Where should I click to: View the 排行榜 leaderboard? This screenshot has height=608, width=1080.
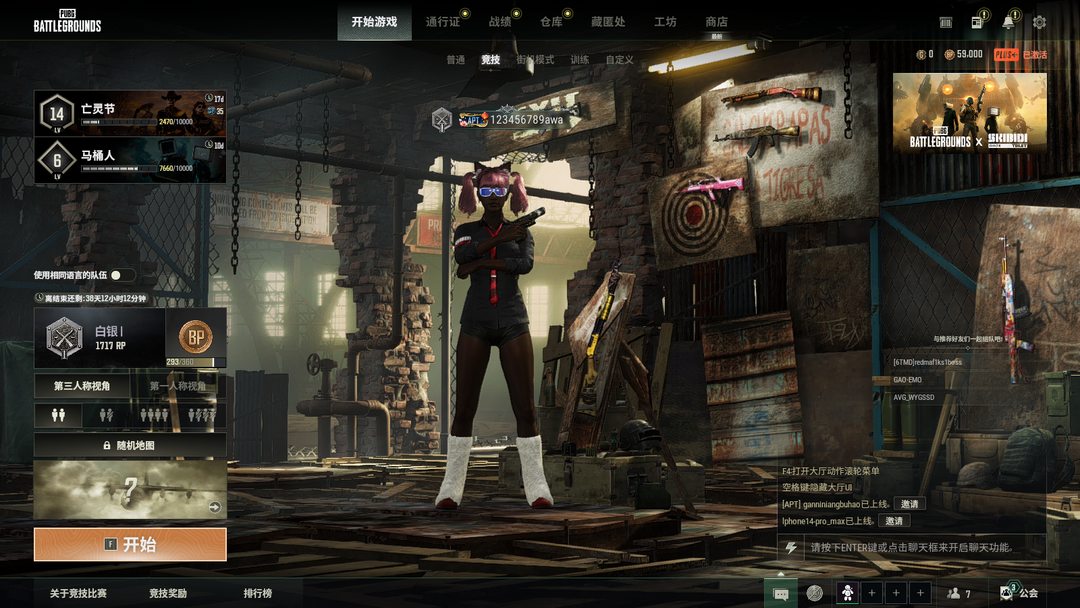[257, 593]
